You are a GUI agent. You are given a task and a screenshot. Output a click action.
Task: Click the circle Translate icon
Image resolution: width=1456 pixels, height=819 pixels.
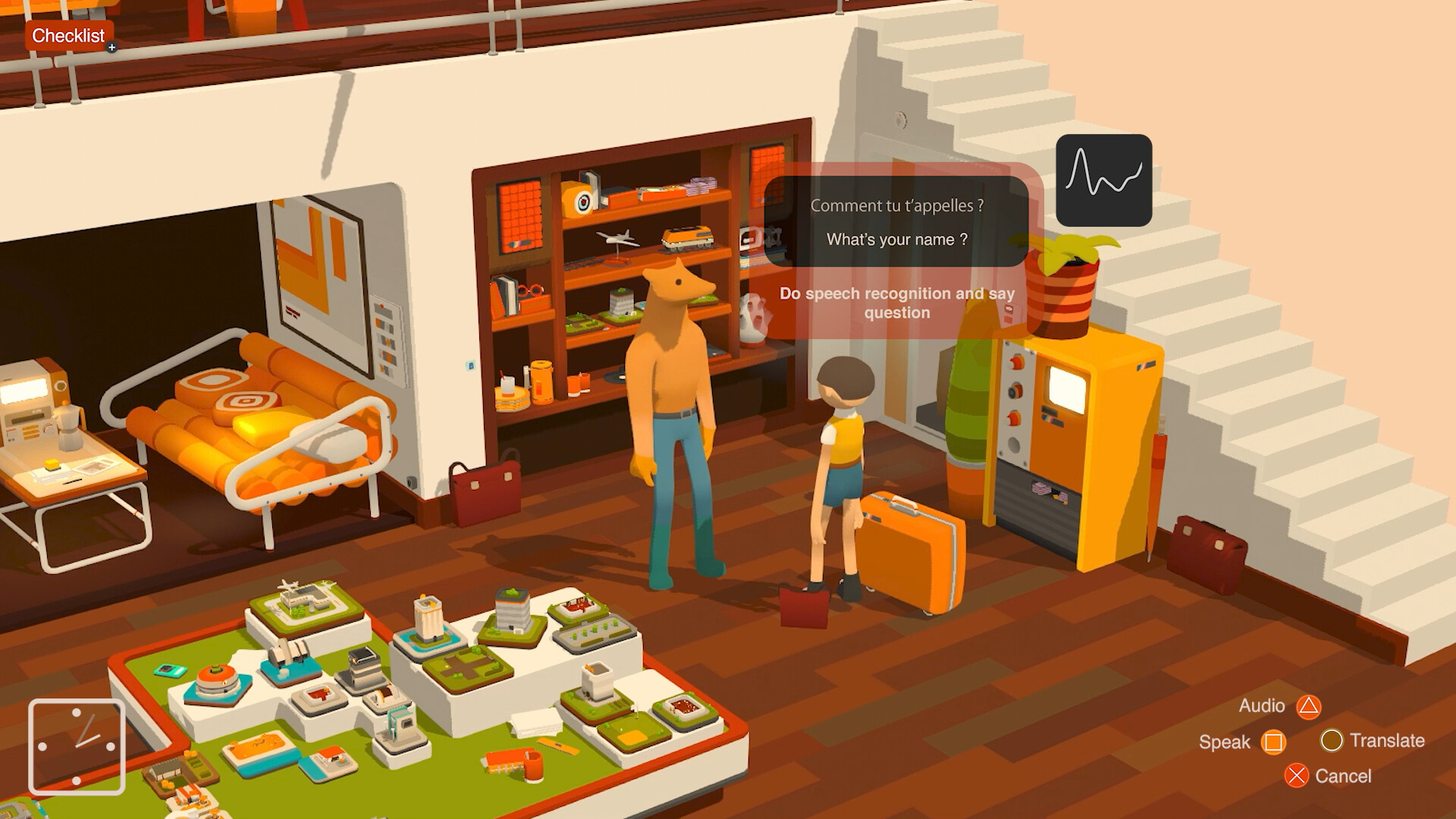coord(1333,740)
